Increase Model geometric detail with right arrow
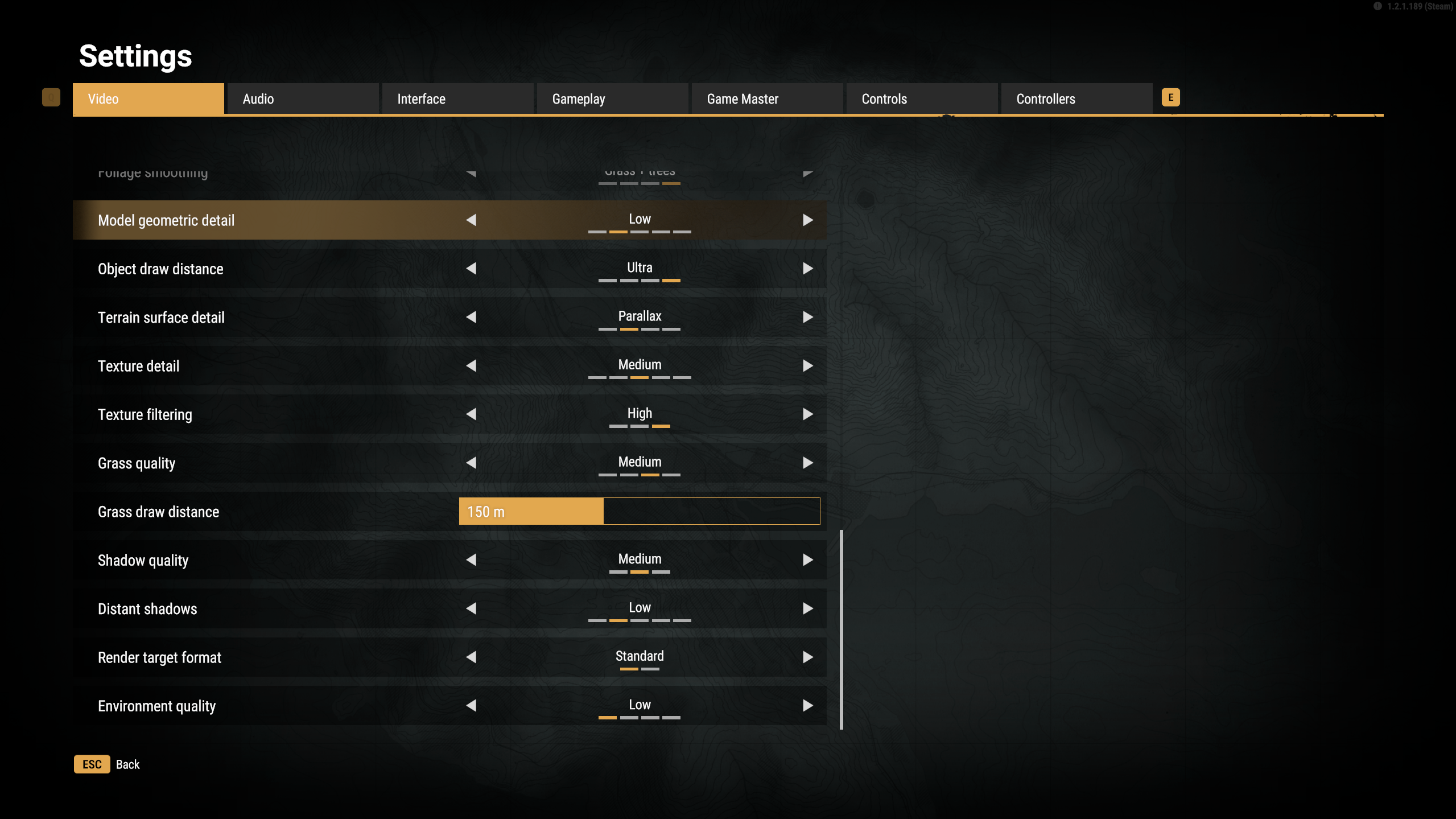 807,220
